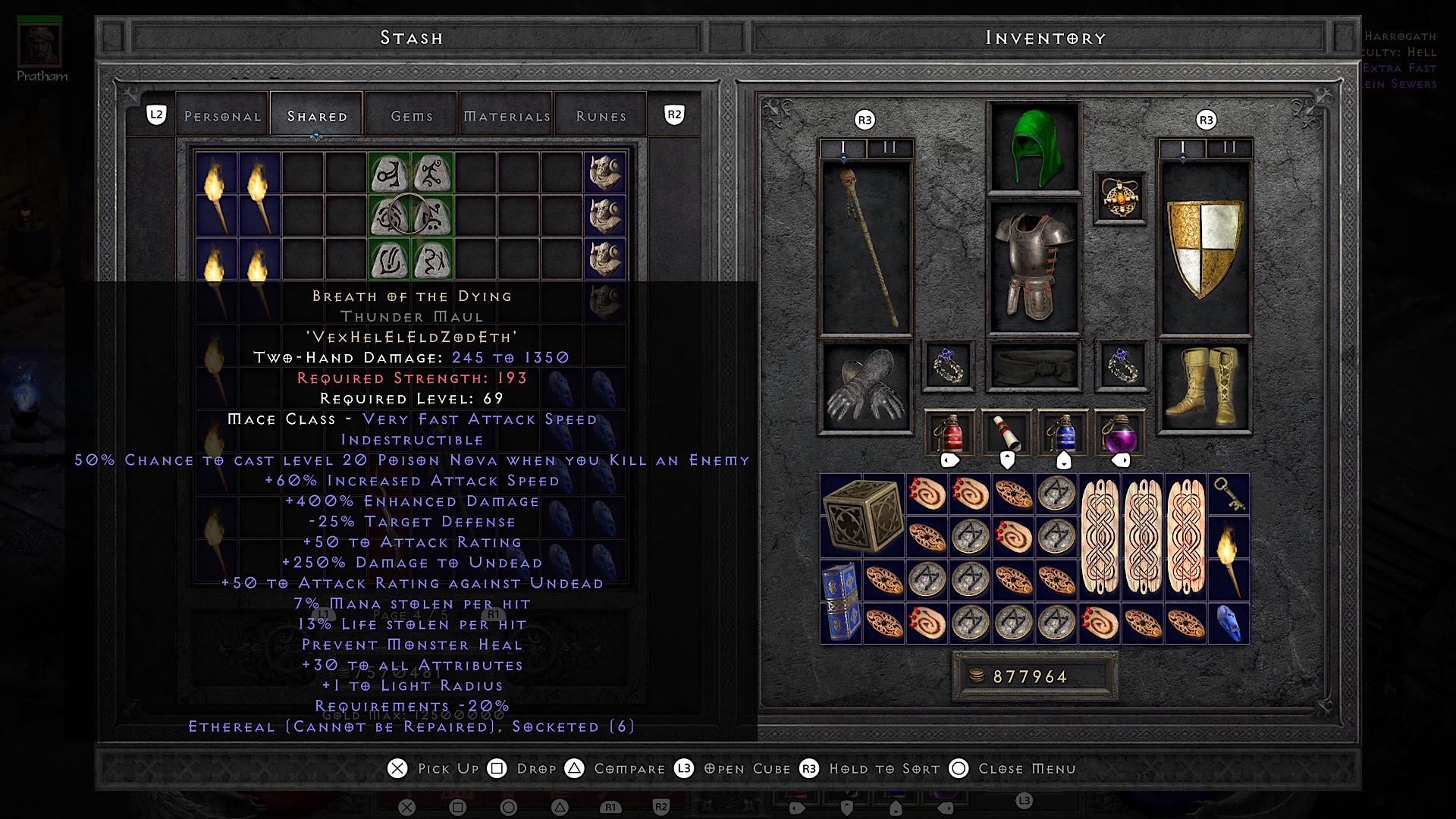Pick the black sash belt slot
Viewport: 1456px width, 819px height.
1033,366
